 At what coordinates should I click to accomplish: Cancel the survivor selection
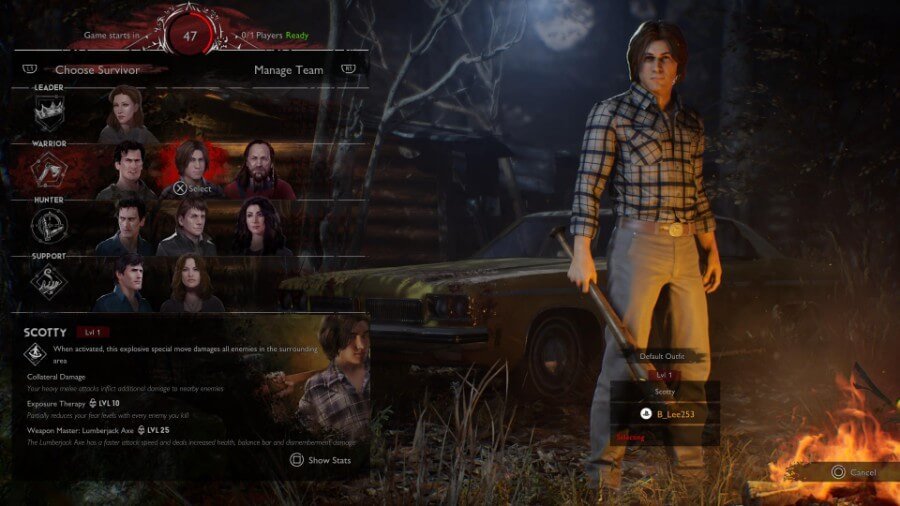click(x=853, y=472)
